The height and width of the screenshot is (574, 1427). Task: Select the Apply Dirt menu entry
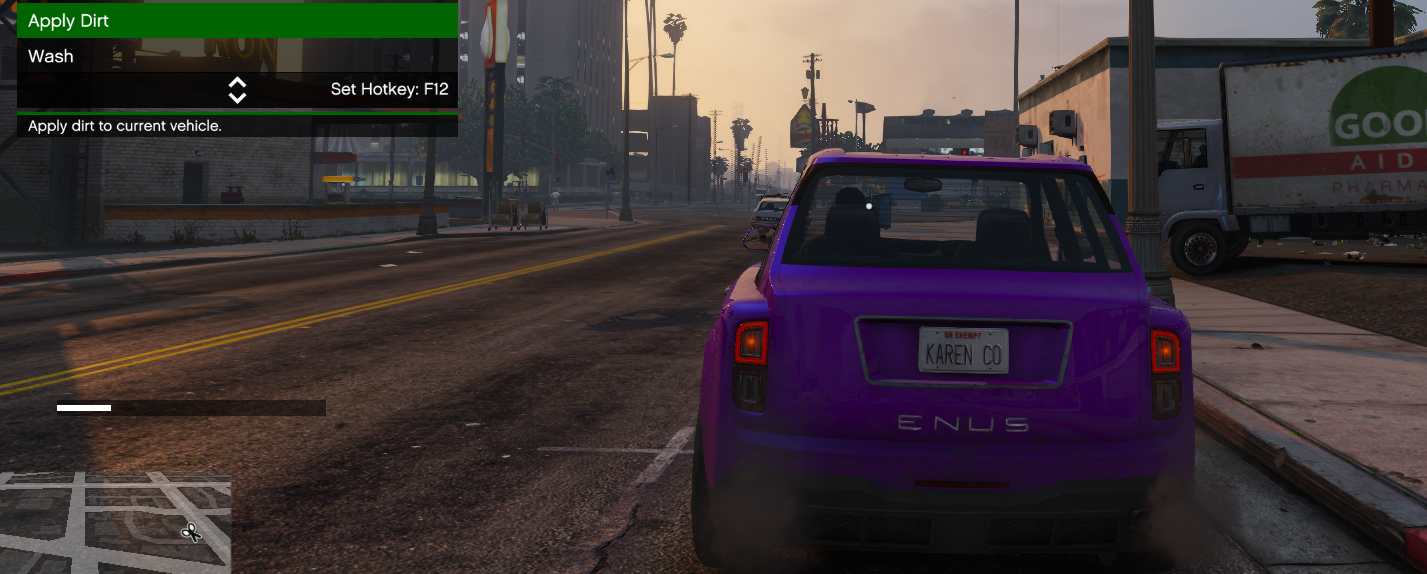[237, 21]
